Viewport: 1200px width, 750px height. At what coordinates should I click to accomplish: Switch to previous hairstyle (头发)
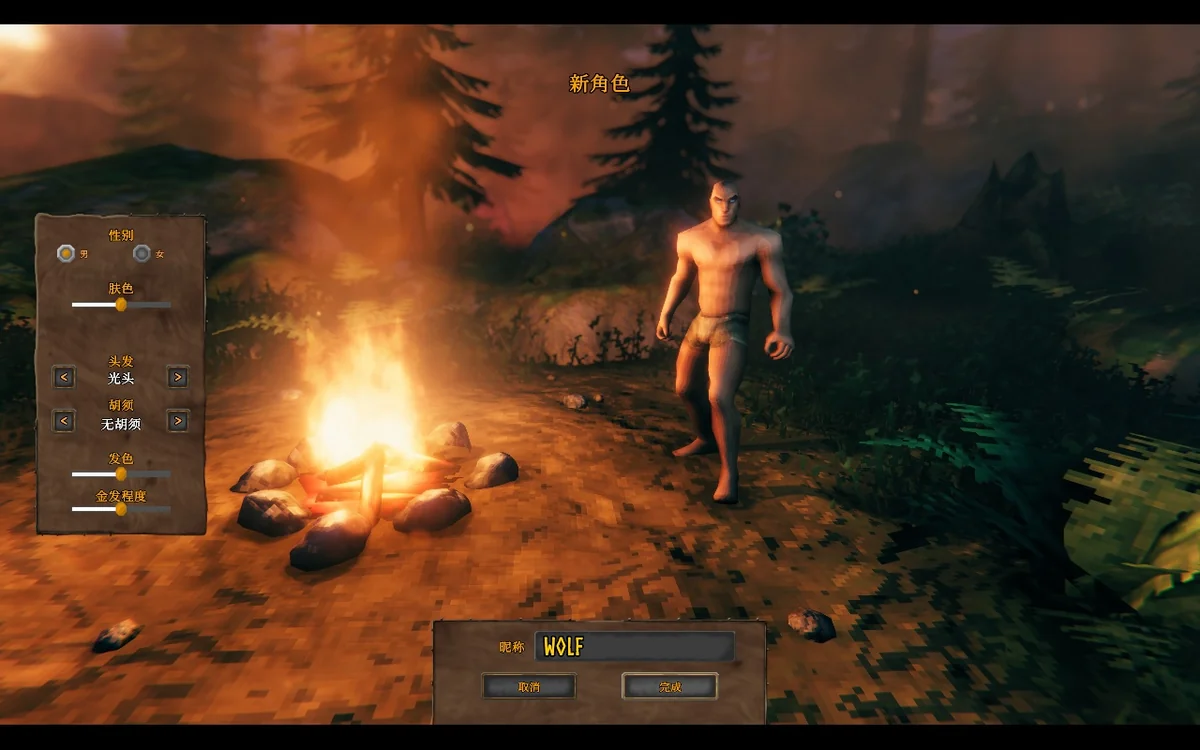pos(64,377)
